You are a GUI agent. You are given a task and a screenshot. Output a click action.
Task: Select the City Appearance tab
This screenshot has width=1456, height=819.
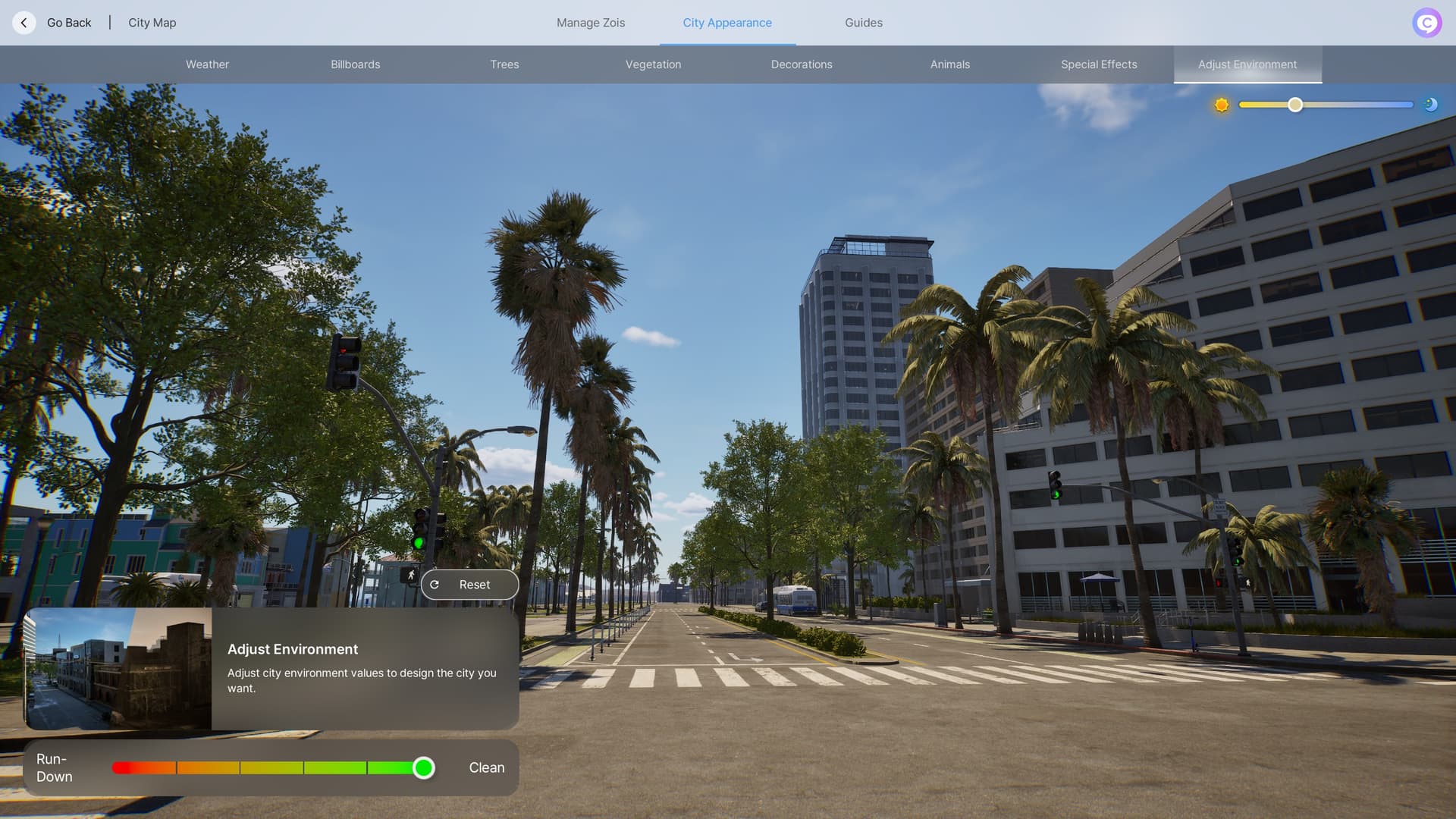[727, 23]
